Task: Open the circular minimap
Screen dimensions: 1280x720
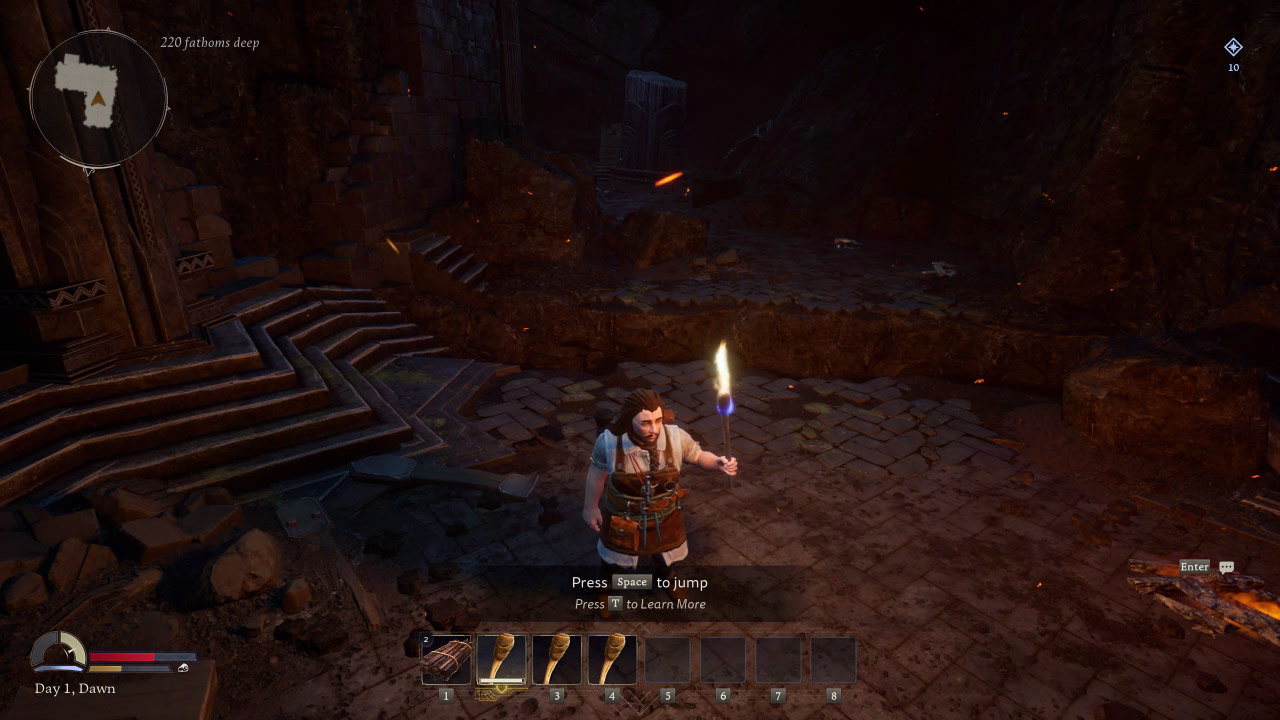Action: 98,98
